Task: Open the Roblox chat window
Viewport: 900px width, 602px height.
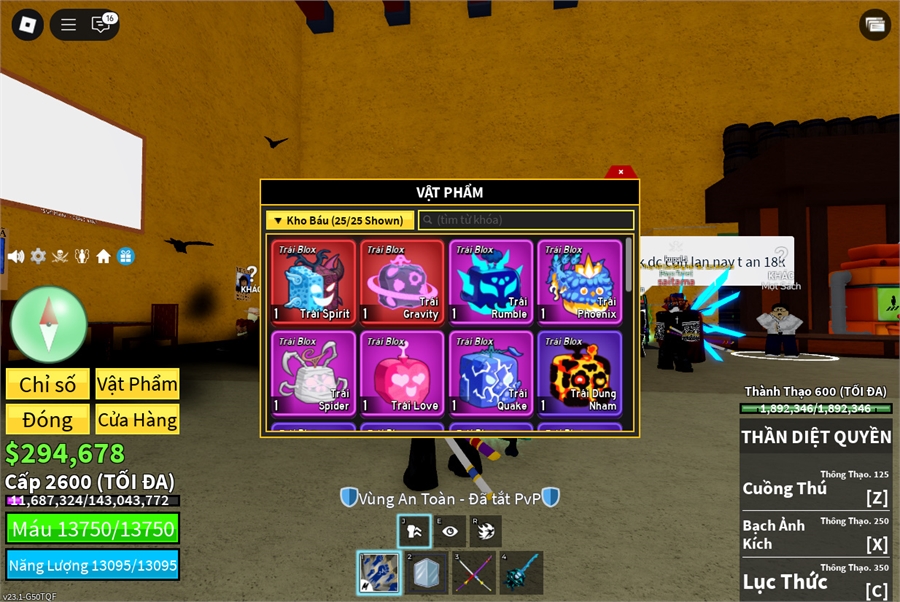Action: click(101, 25)
